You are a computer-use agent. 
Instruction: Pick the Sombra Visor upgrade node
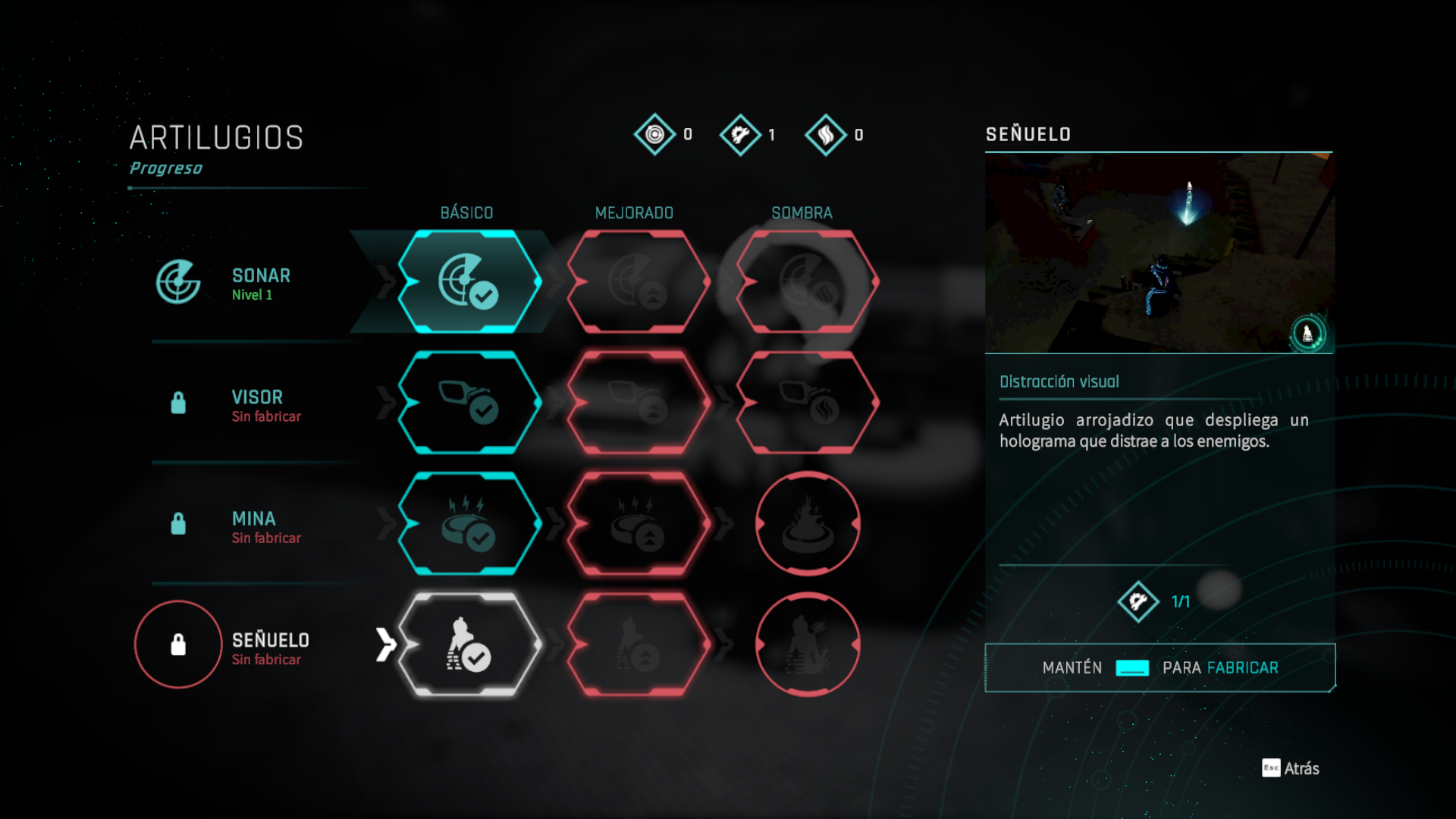[808, 403]
